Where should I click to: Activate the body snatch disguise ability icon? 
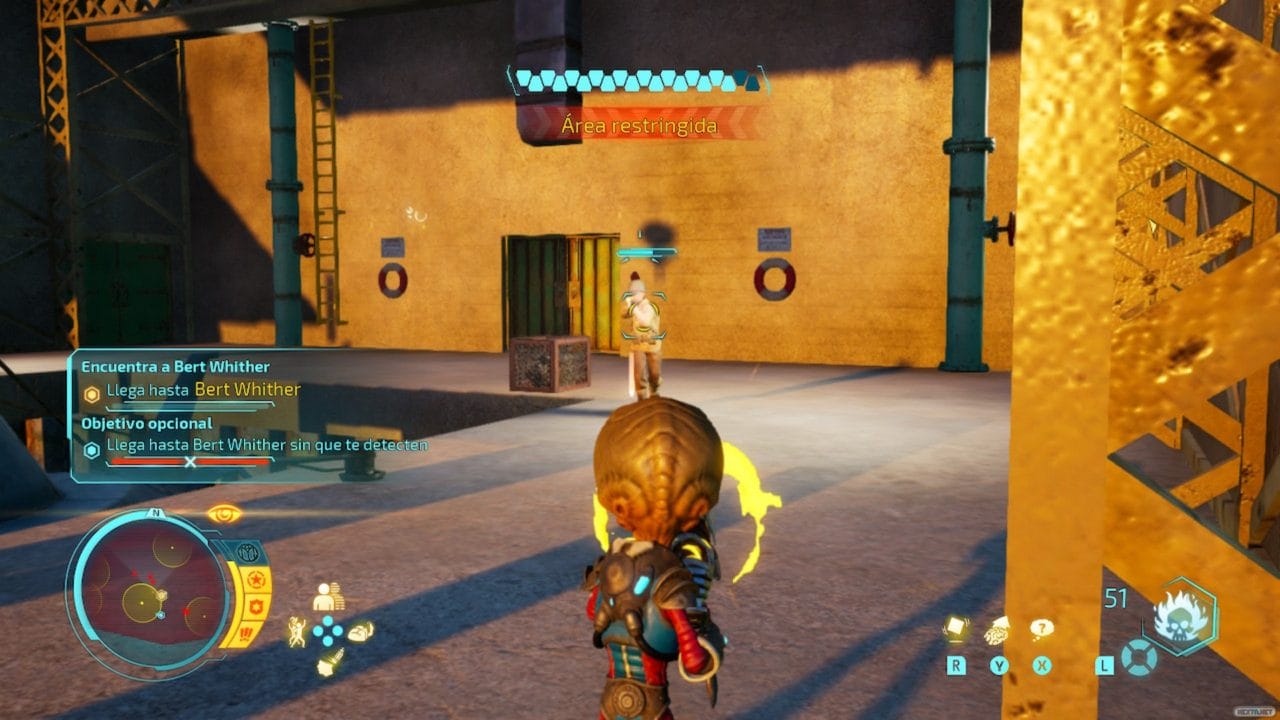(328, 597)
